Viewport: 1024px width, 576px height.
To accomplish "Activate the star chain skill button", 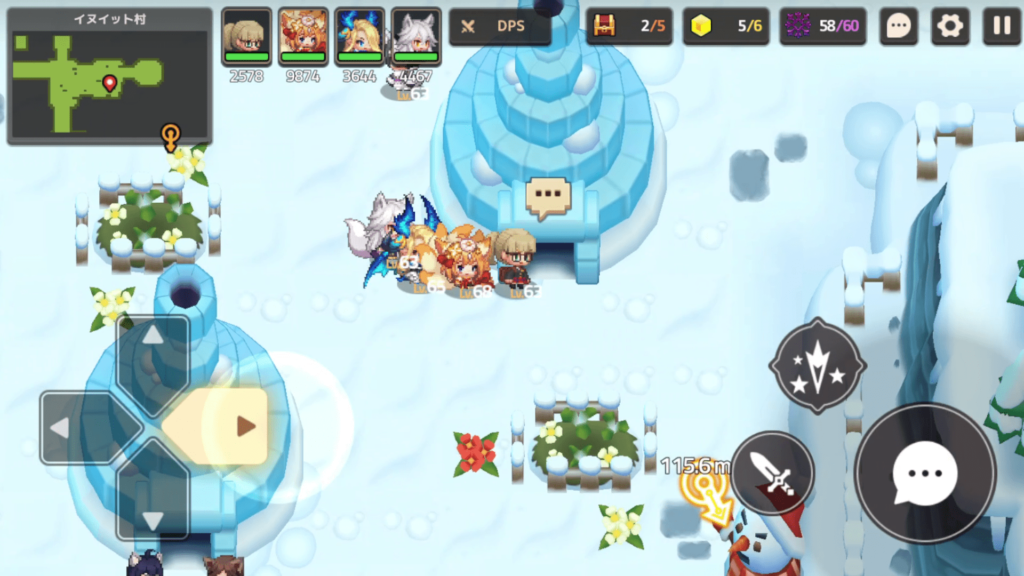I will coord(817,366).
